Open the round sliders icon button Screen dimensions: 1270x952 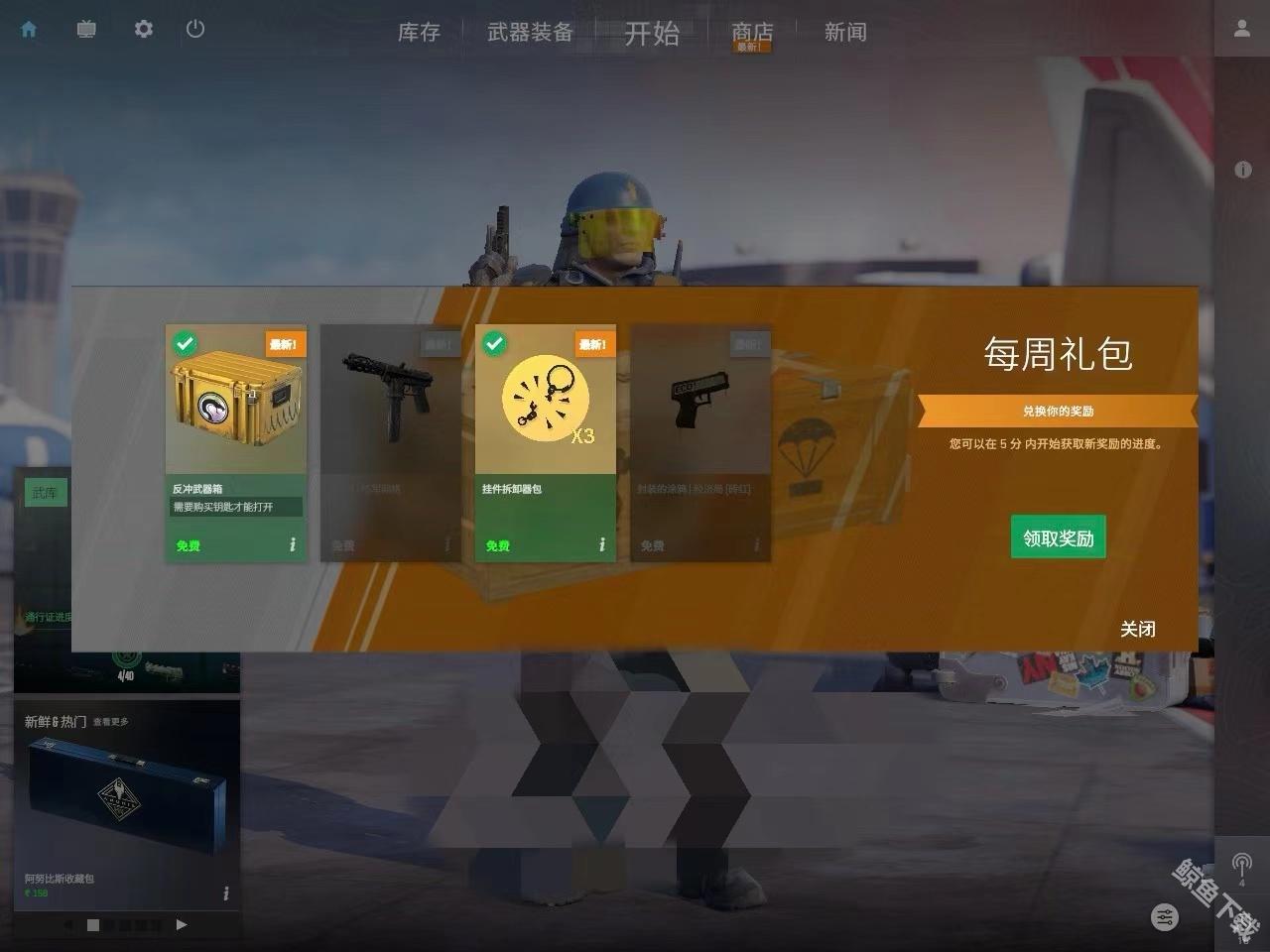point(1165,917)
